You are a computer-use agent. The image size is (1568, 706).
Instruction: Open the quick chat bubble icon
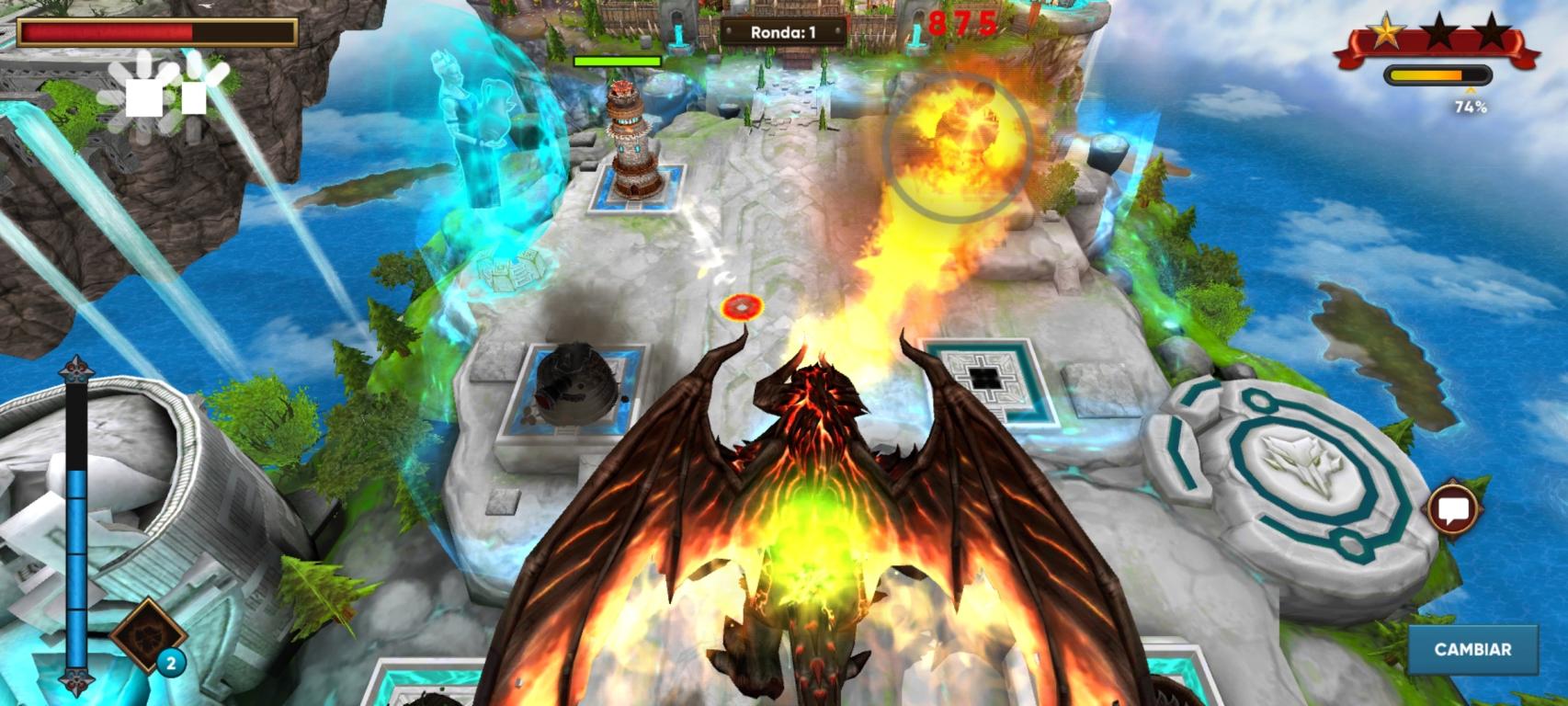[x=1455, y=507]
